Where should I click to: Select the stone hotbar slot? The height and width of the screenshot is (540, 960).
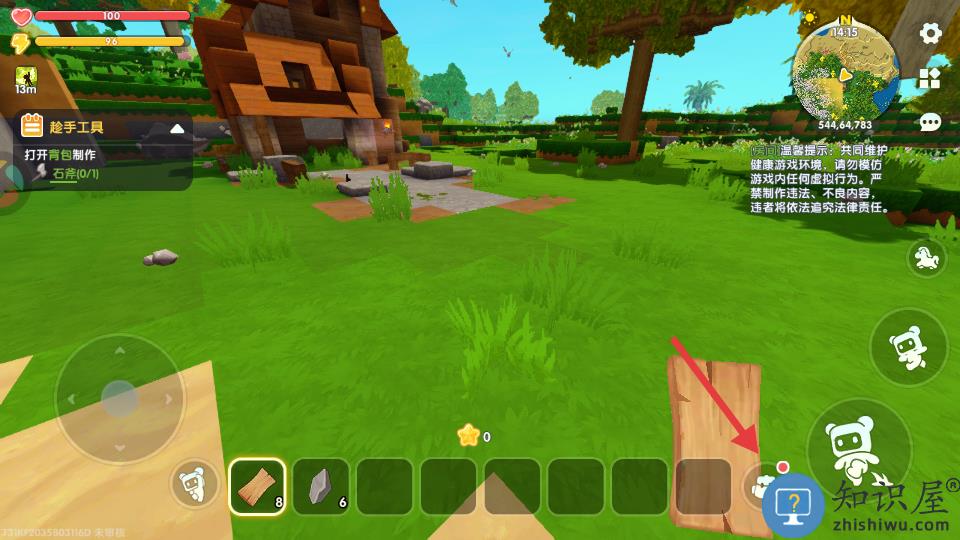(x=321, y=486)
